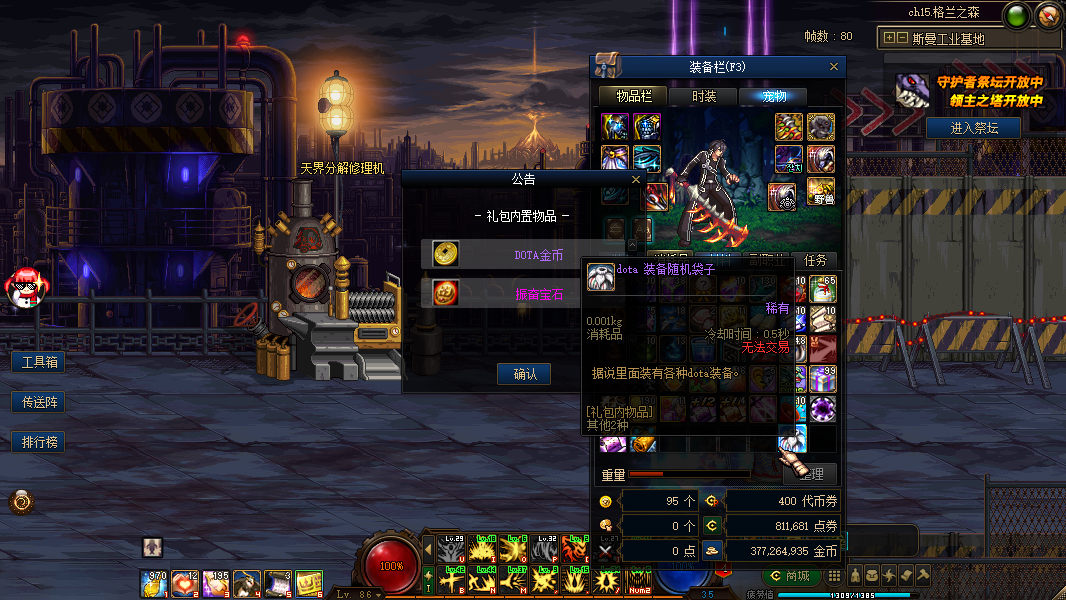Click the green round button at top right
This screenshot has height=600, width=1066.
click(1018, 16)
